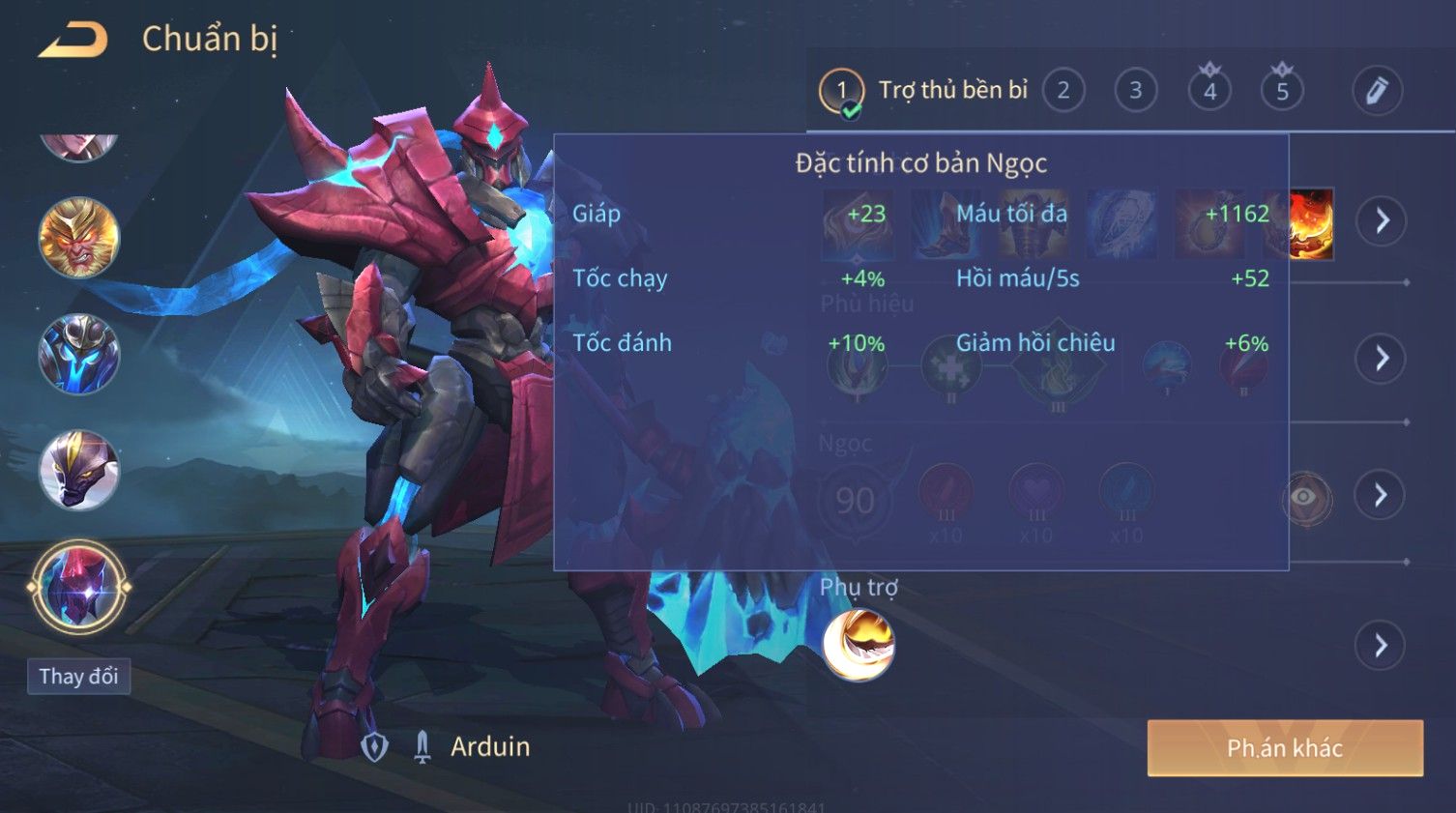Go back using the return arrow
This screenshot has height=813, width=1456.
point(73,41)
